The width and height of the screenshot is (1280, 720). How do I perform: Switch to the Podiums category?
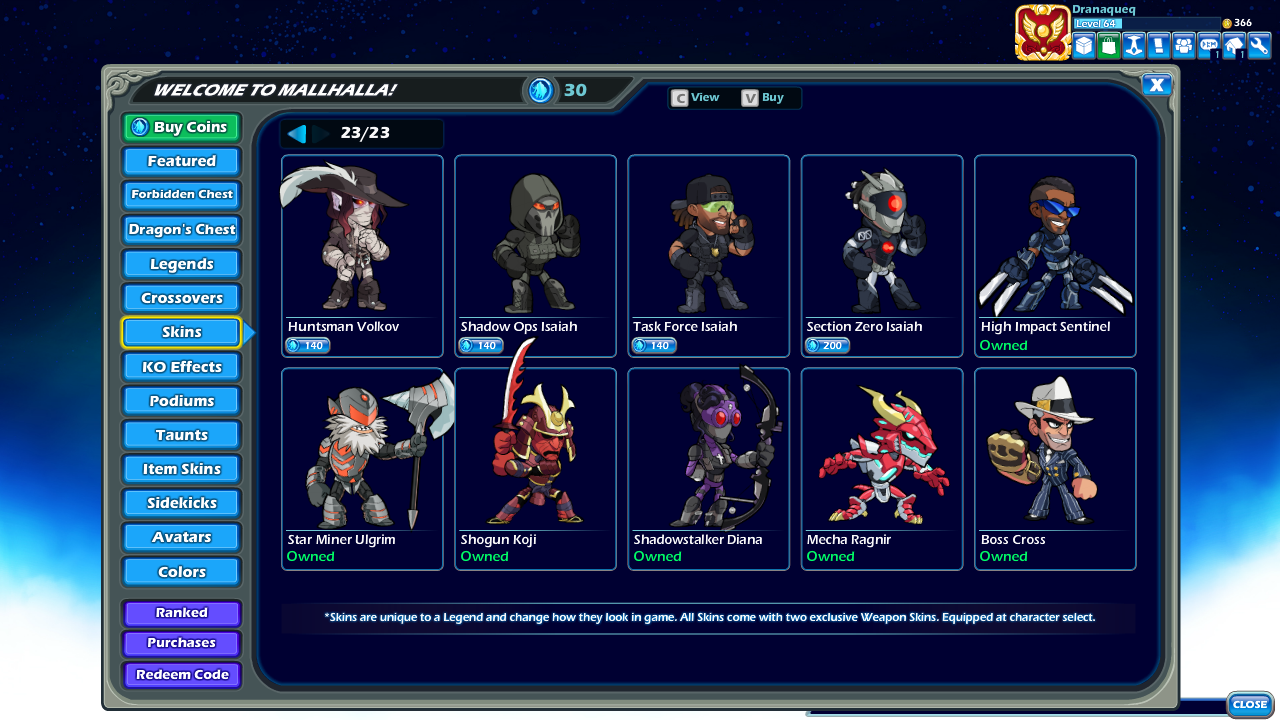pos(181,401)
